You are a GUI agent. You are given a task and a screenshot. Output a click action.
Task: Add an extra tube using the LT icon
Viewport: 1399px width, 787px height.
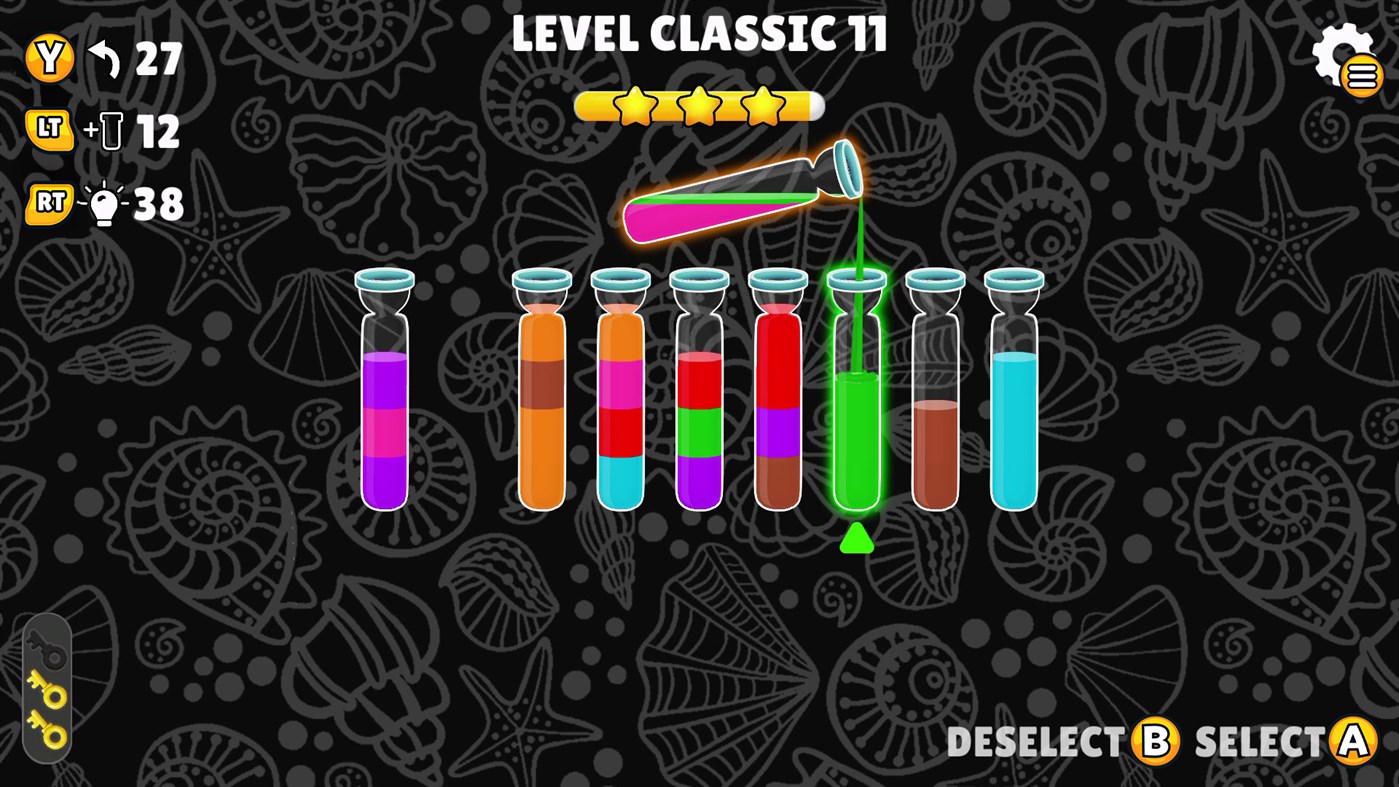tap(49, 130)
